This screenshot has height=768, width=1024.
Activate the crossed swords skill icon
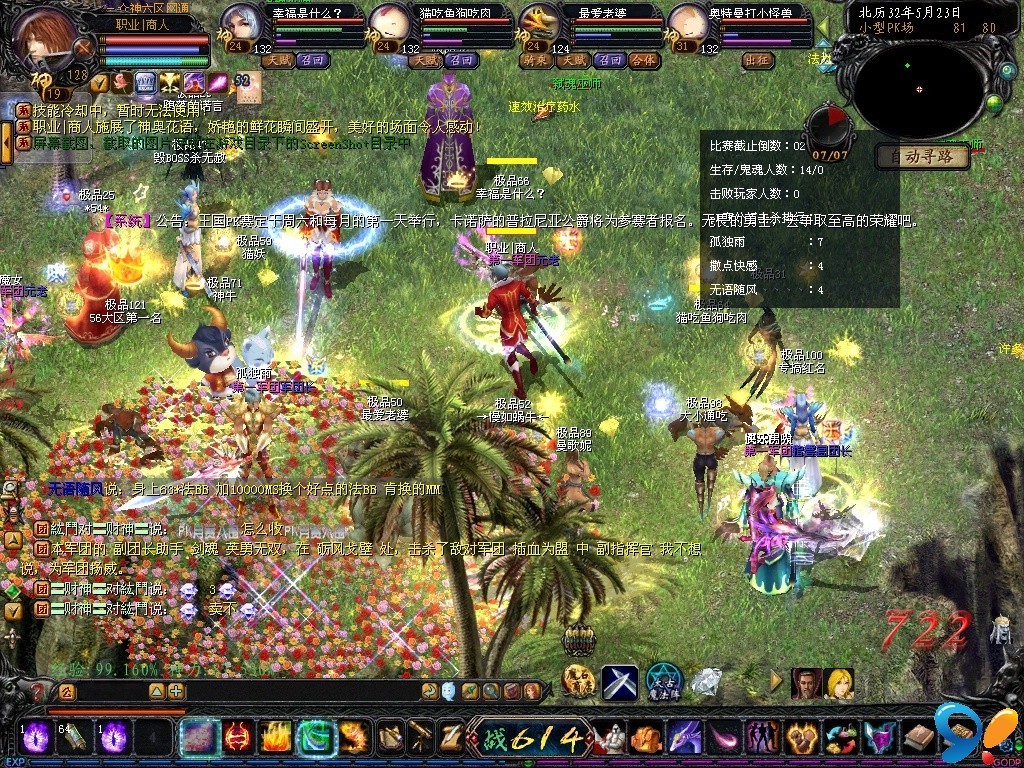[619, 683]
